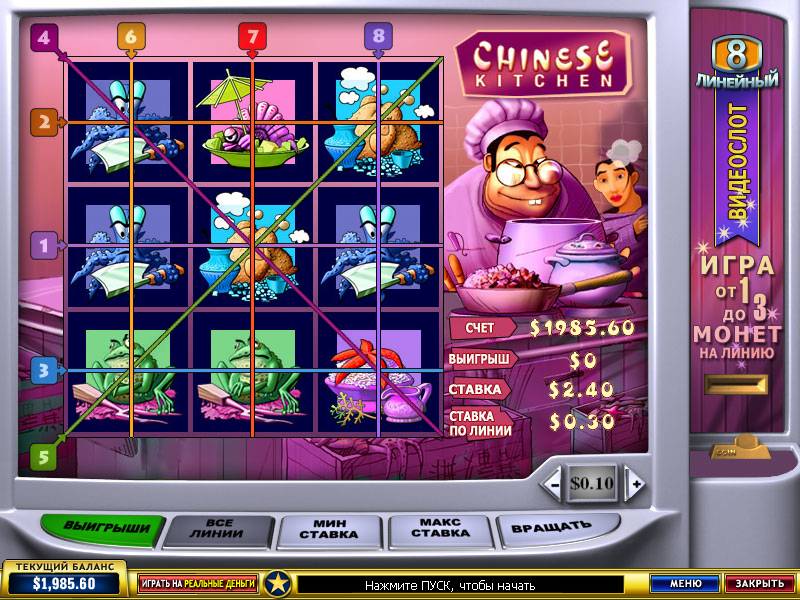This screenshot has width=800, height=600.
Task: Insert coin into the gold coin slot
Action: 736,385
